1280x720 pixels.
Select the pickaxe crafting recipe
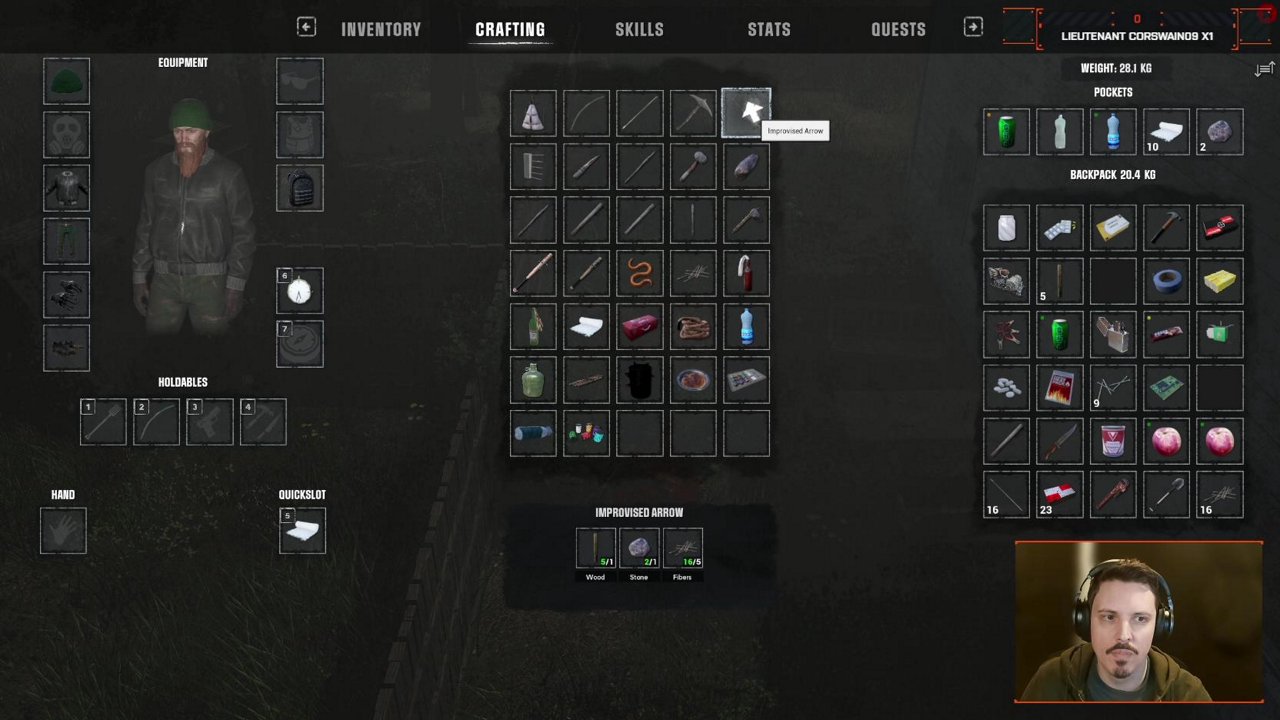[x=693, y=114]
